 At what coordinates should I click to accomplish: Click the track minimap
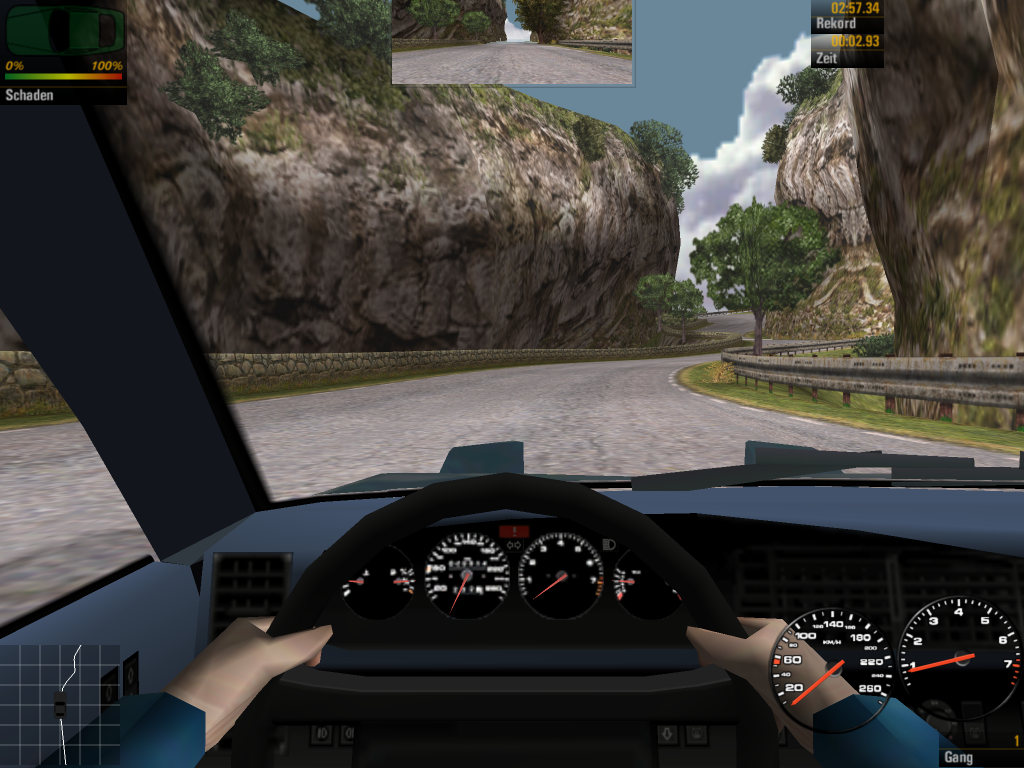coord(60,705)
